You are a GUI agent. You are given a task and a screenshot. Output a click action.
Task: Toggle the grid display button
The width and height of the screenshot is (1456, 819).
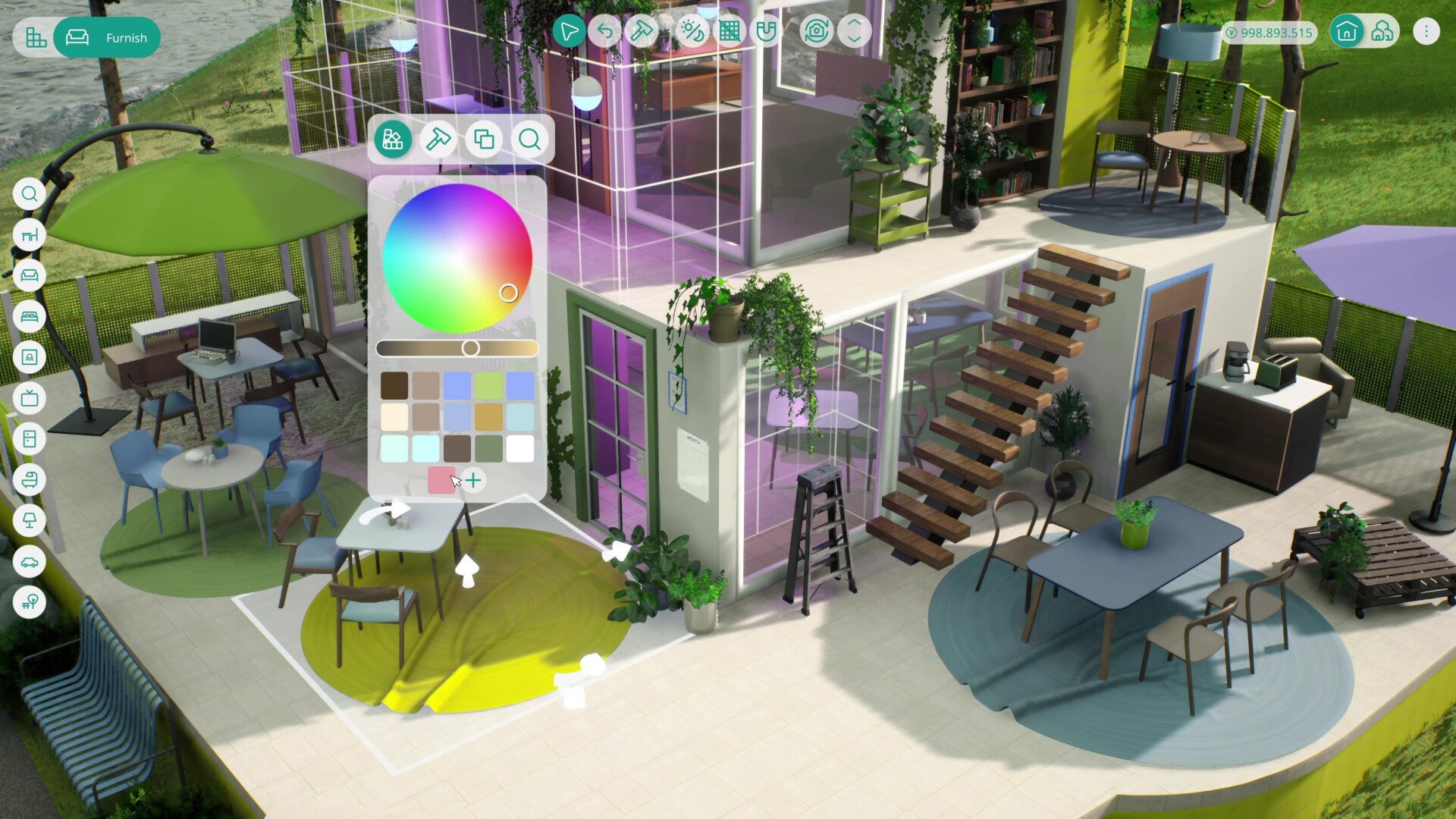point(730,32)
